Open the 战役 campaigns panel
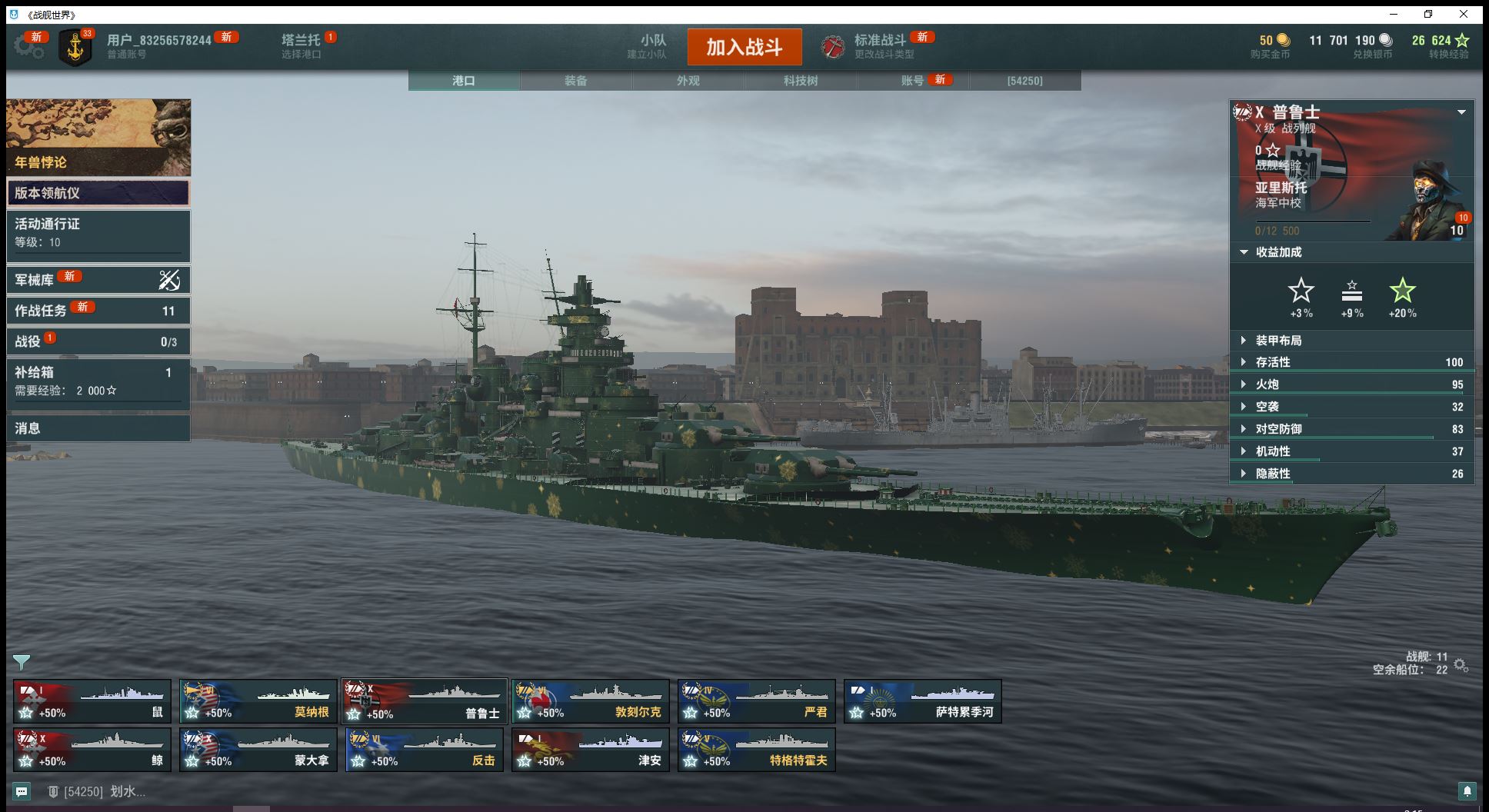 click(98, 341)
